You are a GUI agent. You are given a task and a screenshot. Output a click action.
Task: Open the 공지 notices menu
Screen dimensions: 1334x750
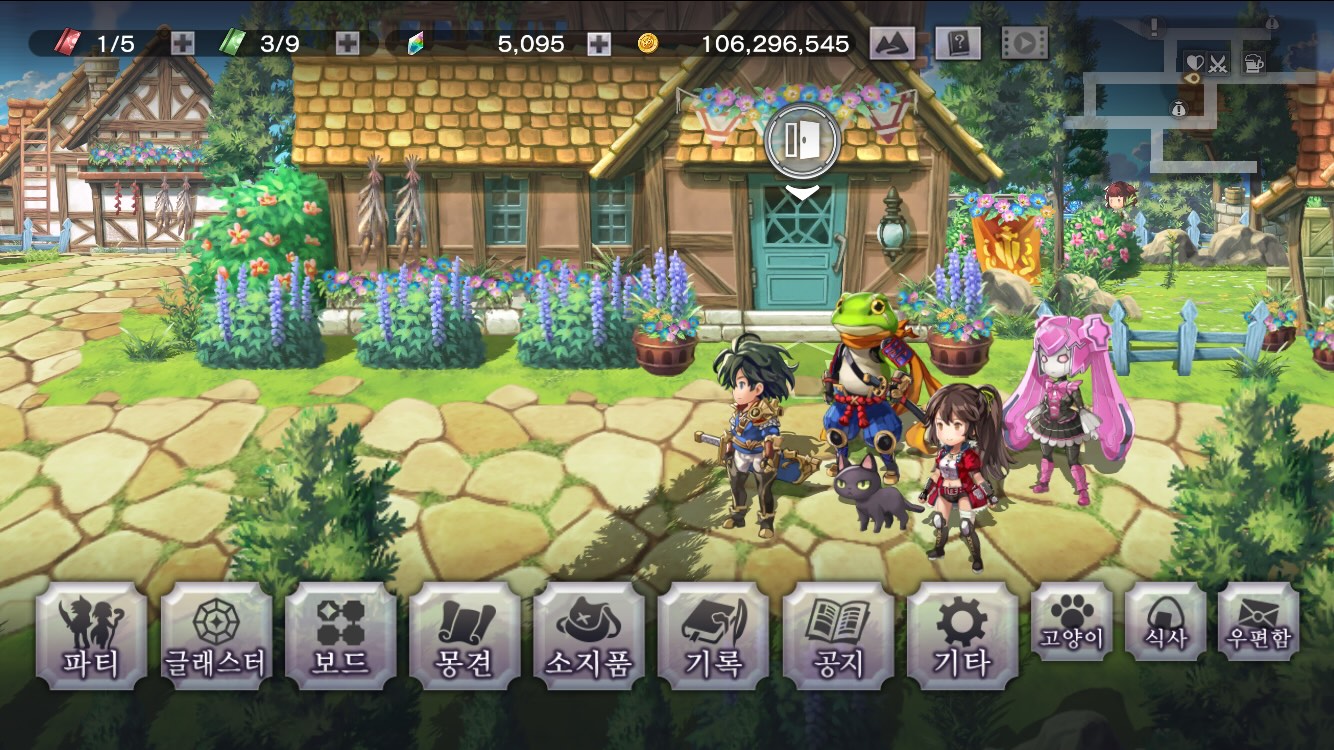(x=838, y=636)
